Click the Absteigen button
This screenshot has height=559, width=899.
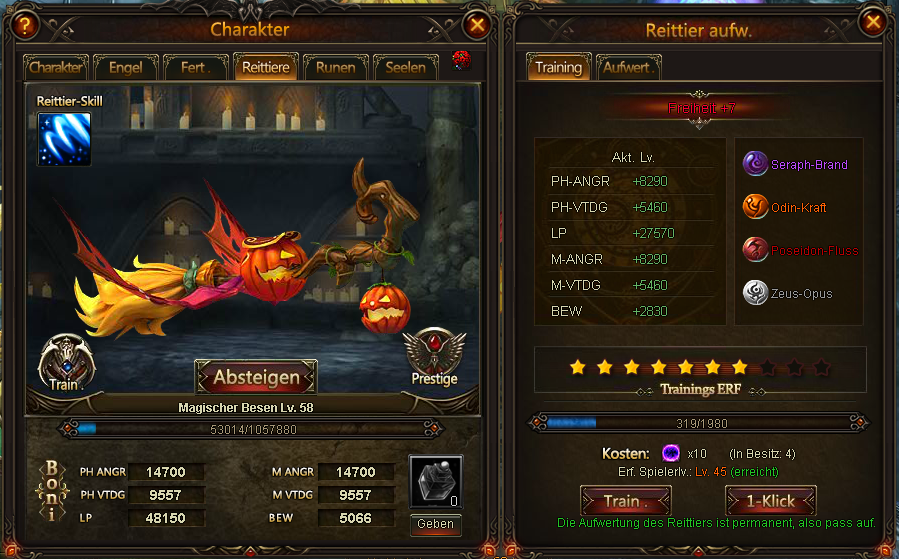[256, 377]
